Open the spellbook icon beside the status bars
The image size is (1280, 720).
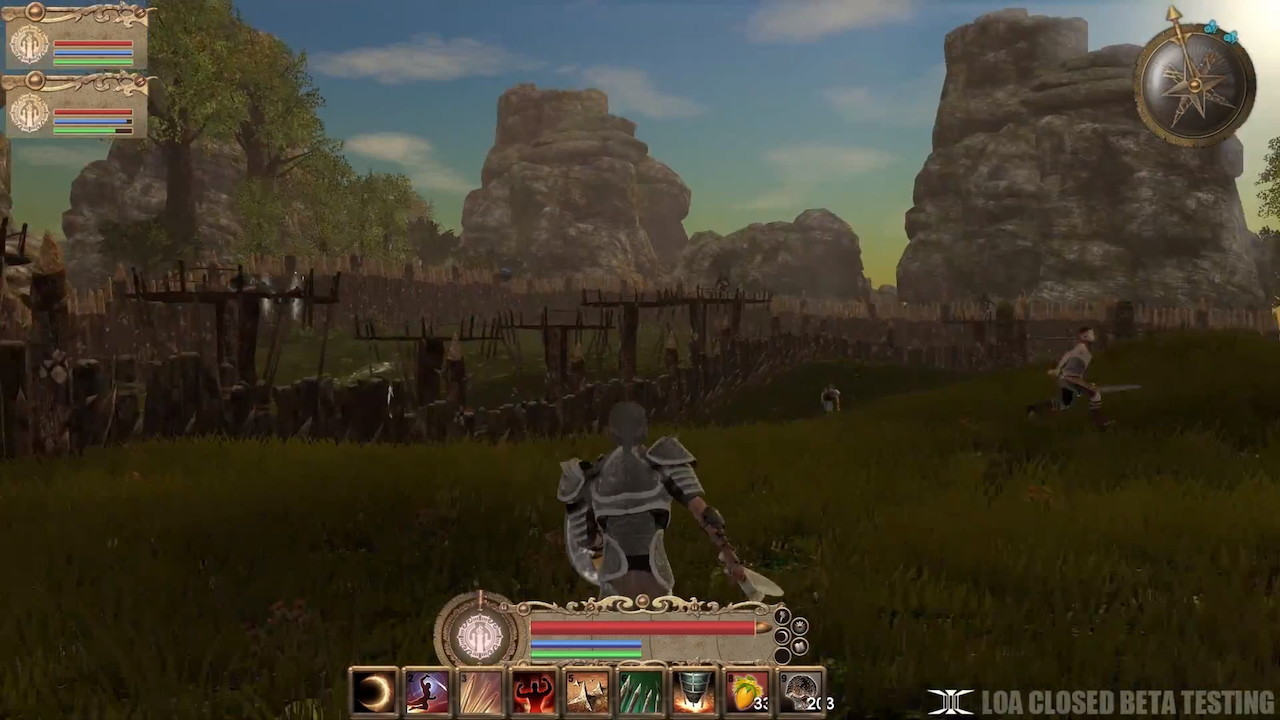pos(799,647)
